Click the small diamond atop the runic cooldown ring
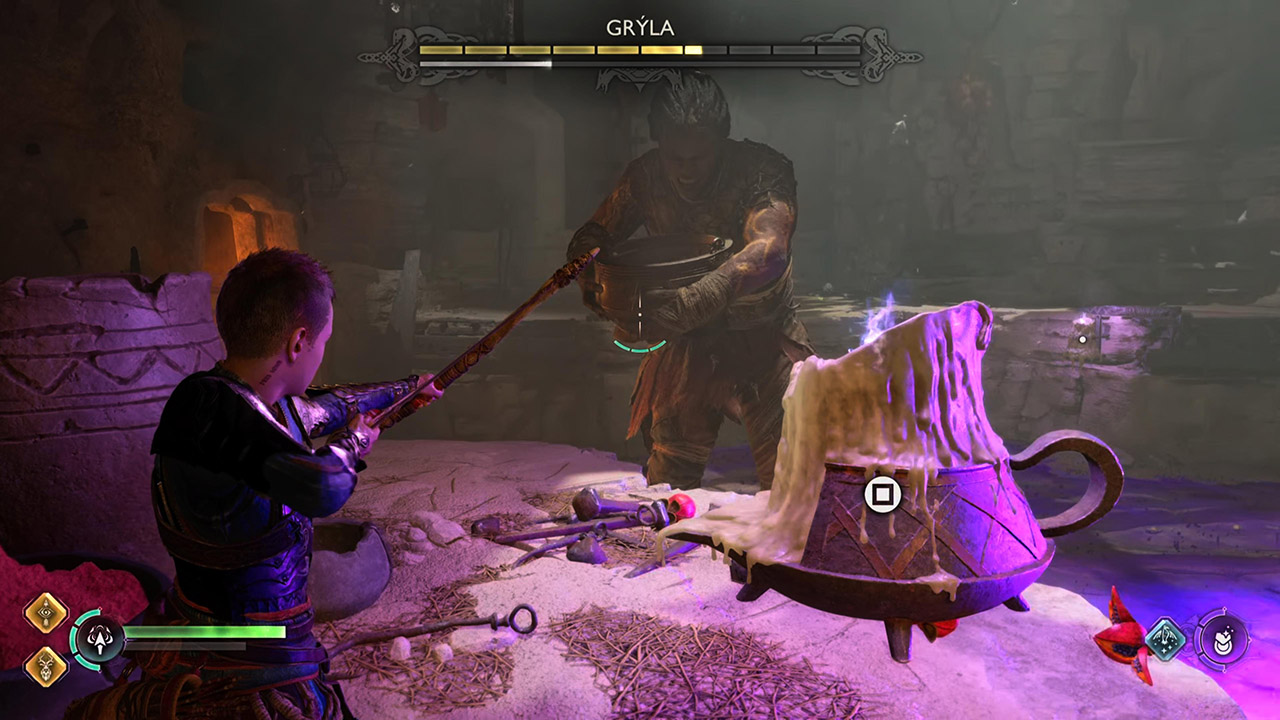Image resolution: width=1280 pixels, height=720 pixels. 1224,609
